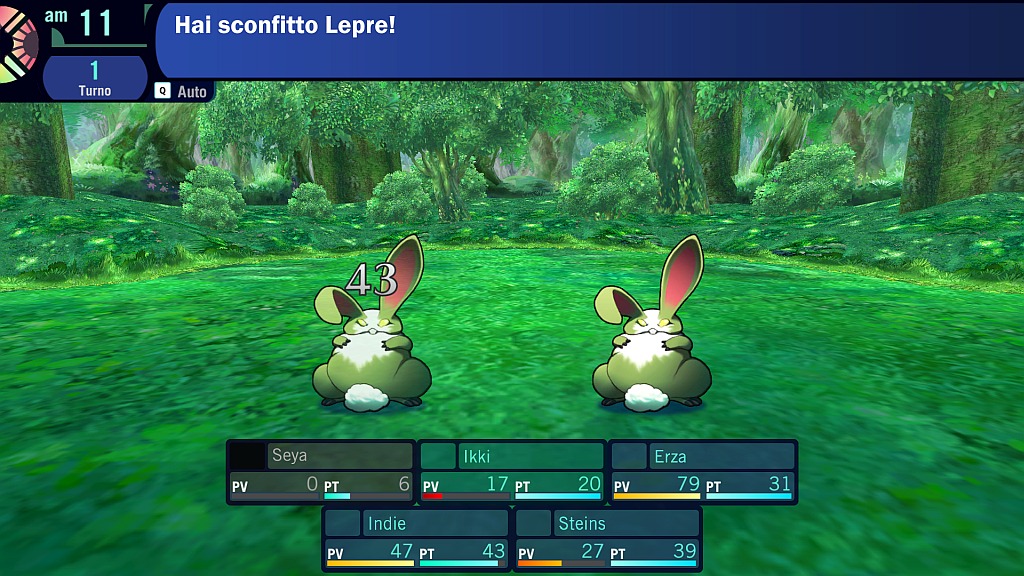Select Ikki's party status panel
Viewport: 1024px width, 576px height.
click(x=512, y=472)
